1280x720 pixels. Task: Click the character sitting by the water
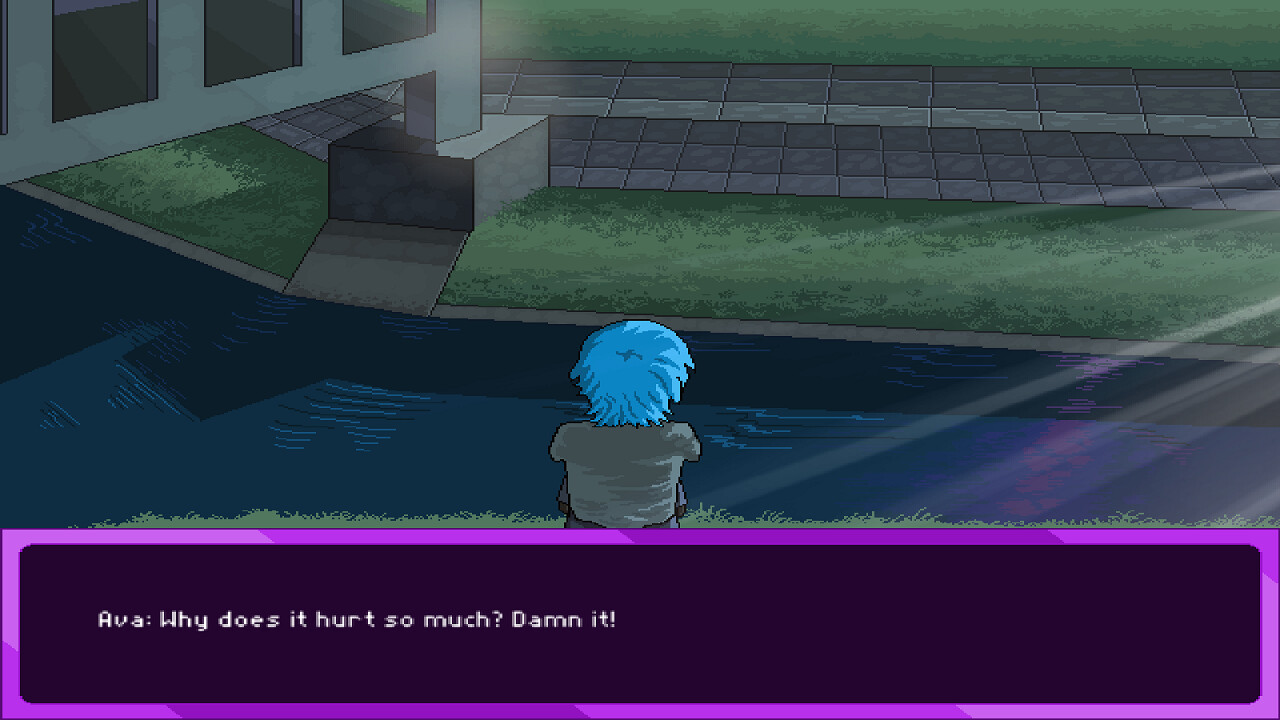630,440
